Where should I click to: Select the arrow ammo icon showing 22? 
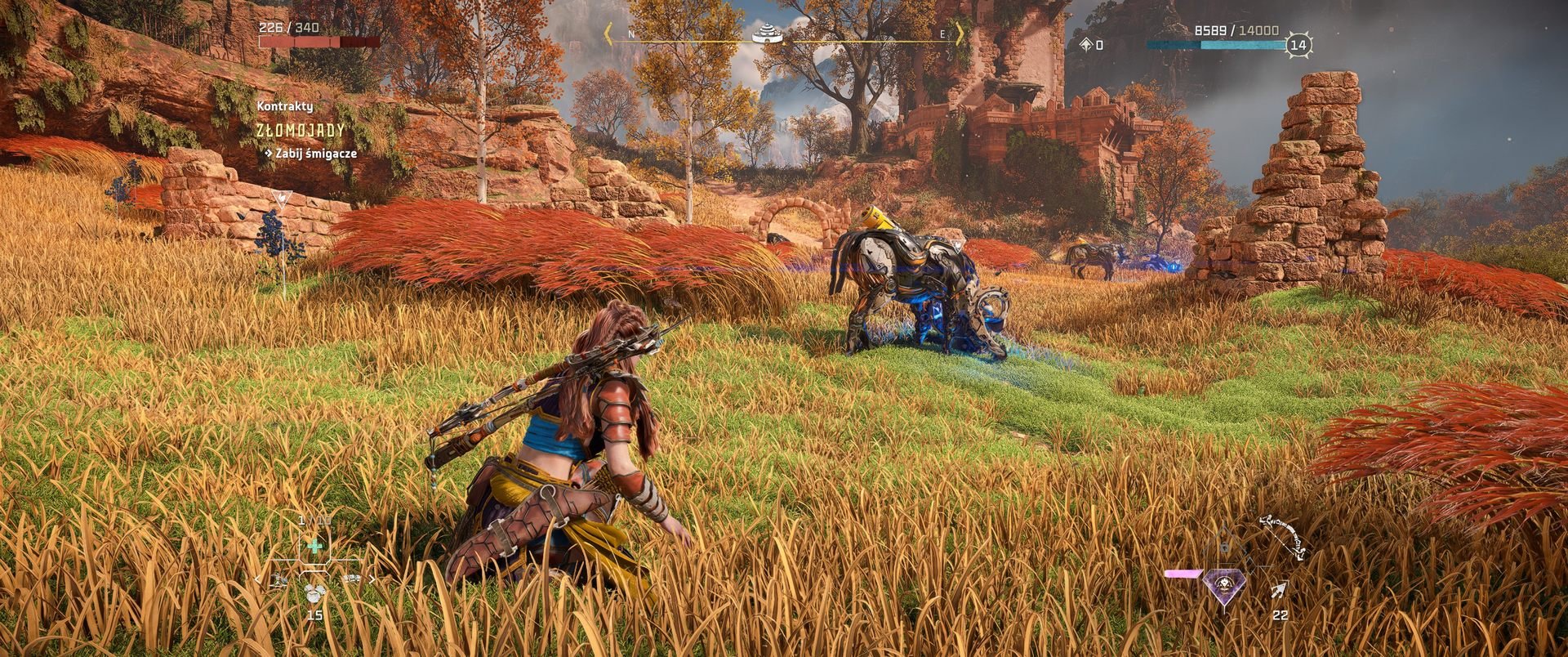coord(1280,590)
